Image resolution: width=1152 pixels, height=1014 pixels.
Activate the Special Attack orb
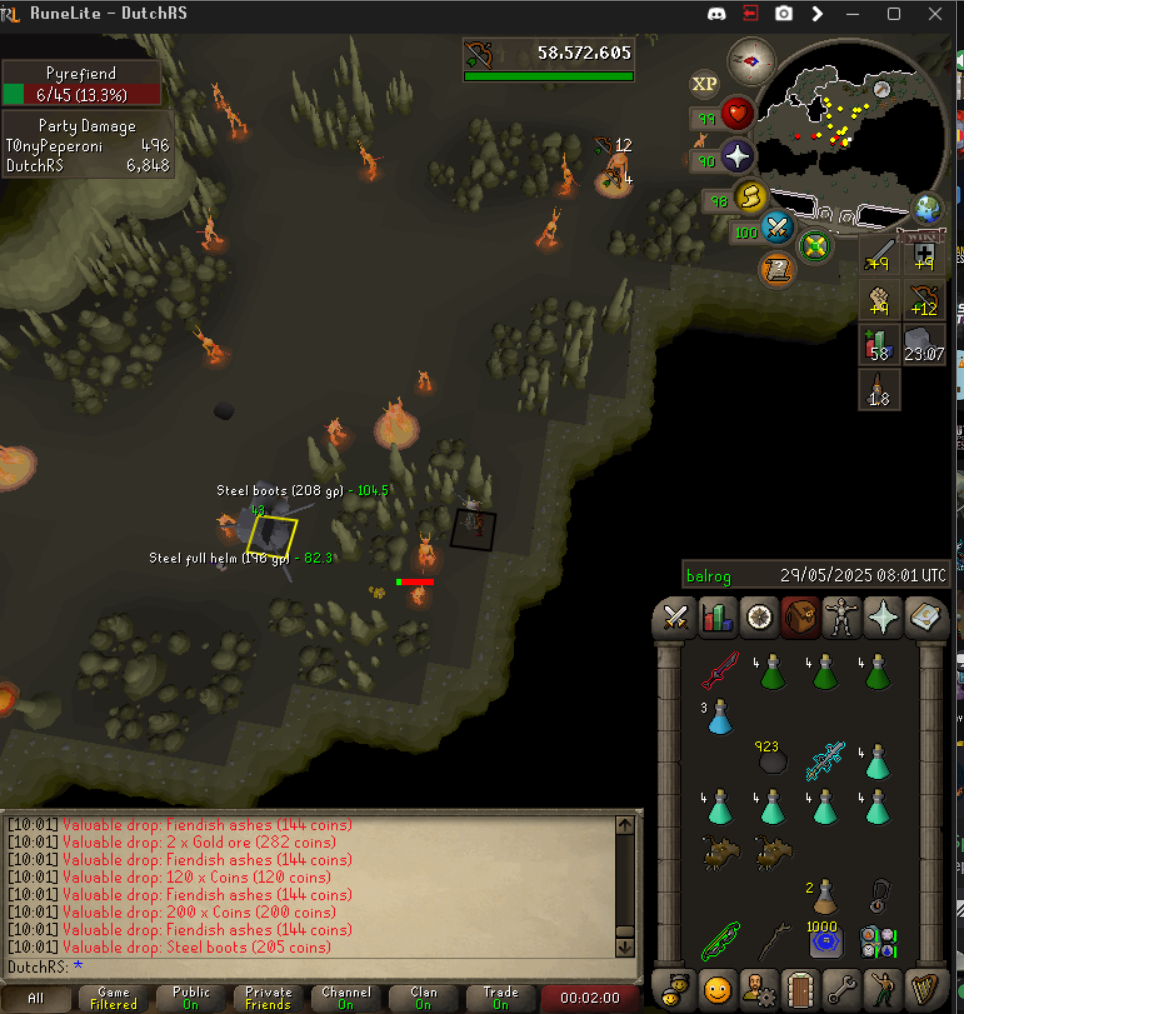pos(777,229)
